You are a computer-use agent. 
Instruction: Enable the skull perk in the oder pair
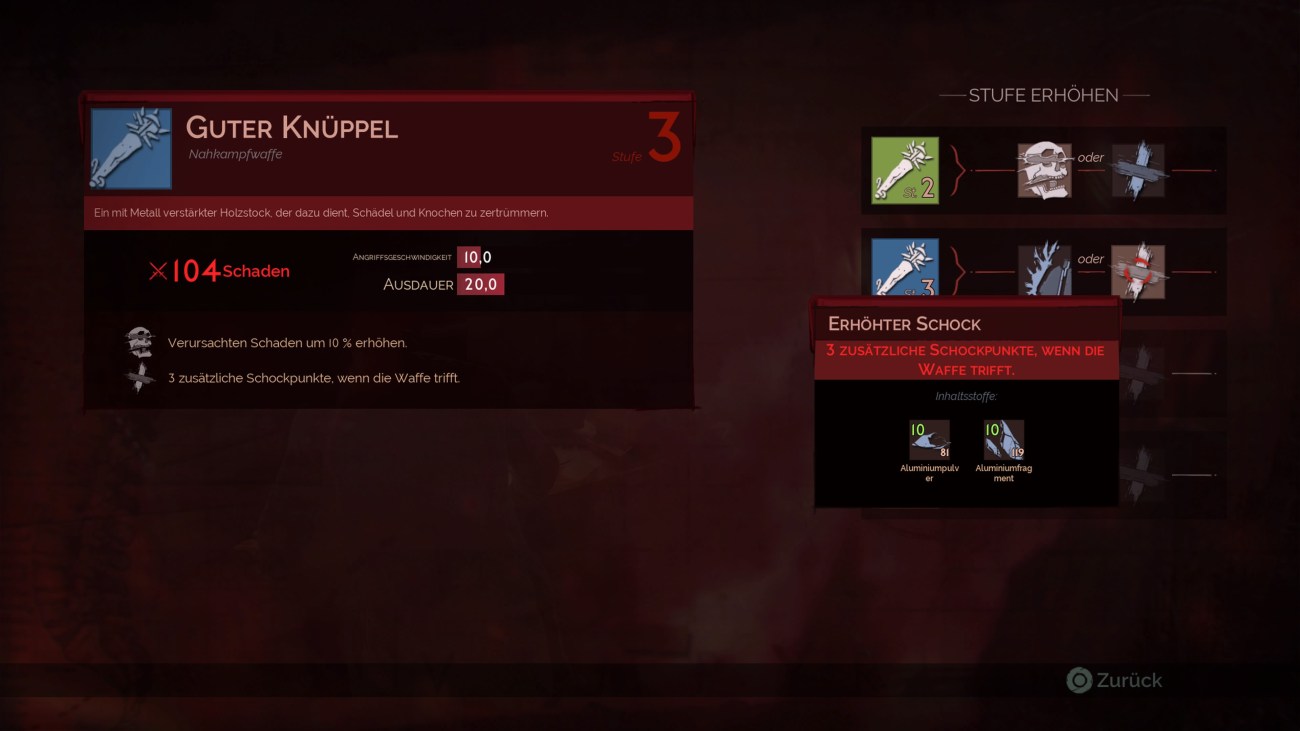1042,168
